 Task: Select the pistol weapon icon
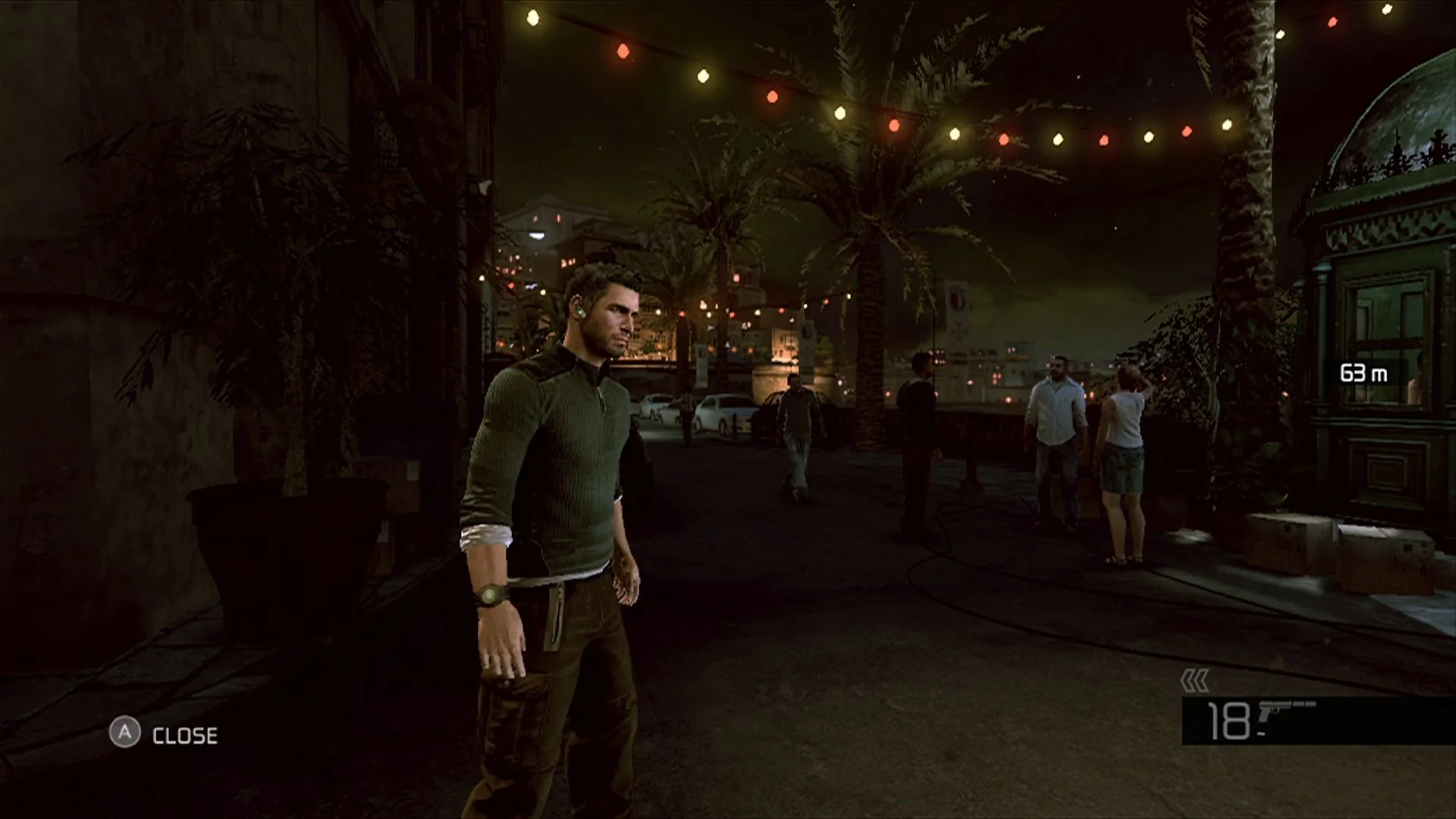(1286, 714)
